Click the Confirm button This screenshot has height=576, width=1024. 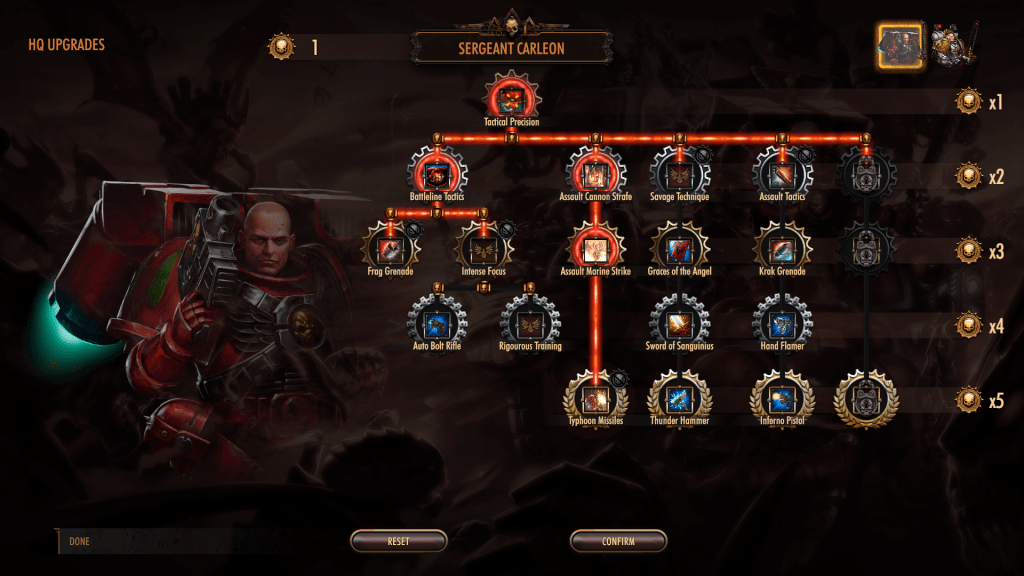(x=618, y=541)
